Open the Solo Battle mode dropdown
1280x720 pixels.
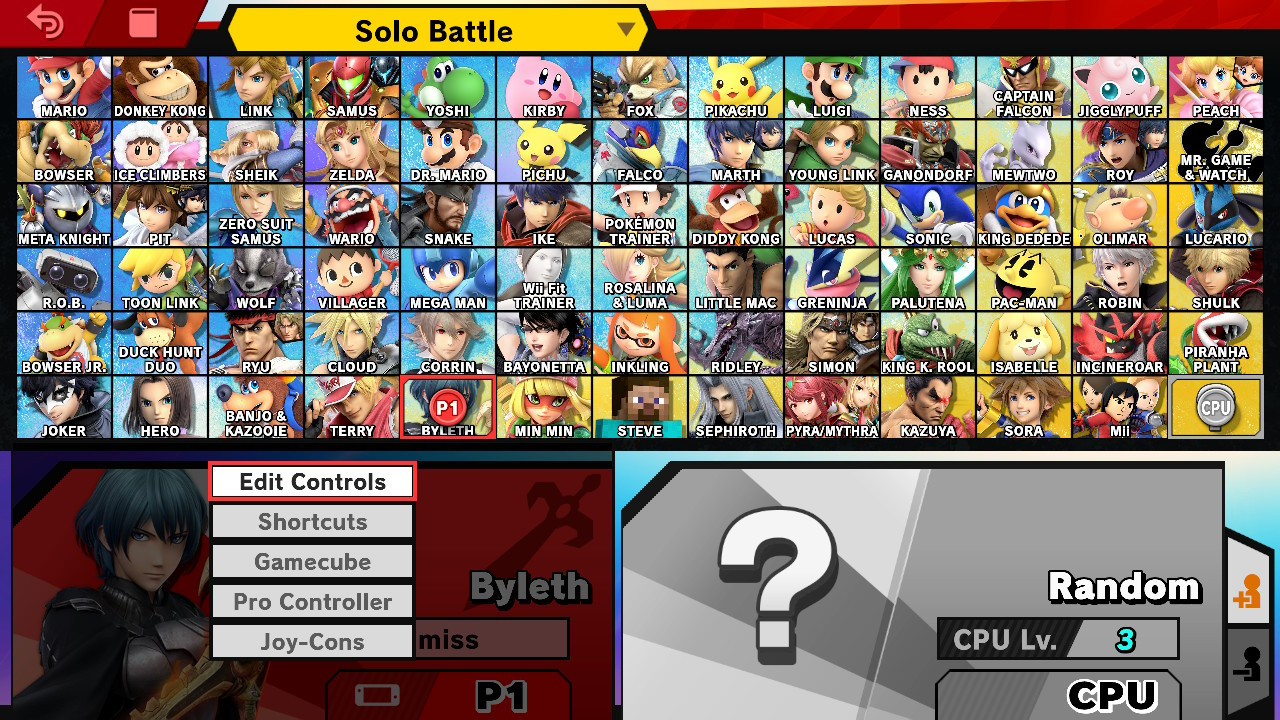tap(434, 30)
